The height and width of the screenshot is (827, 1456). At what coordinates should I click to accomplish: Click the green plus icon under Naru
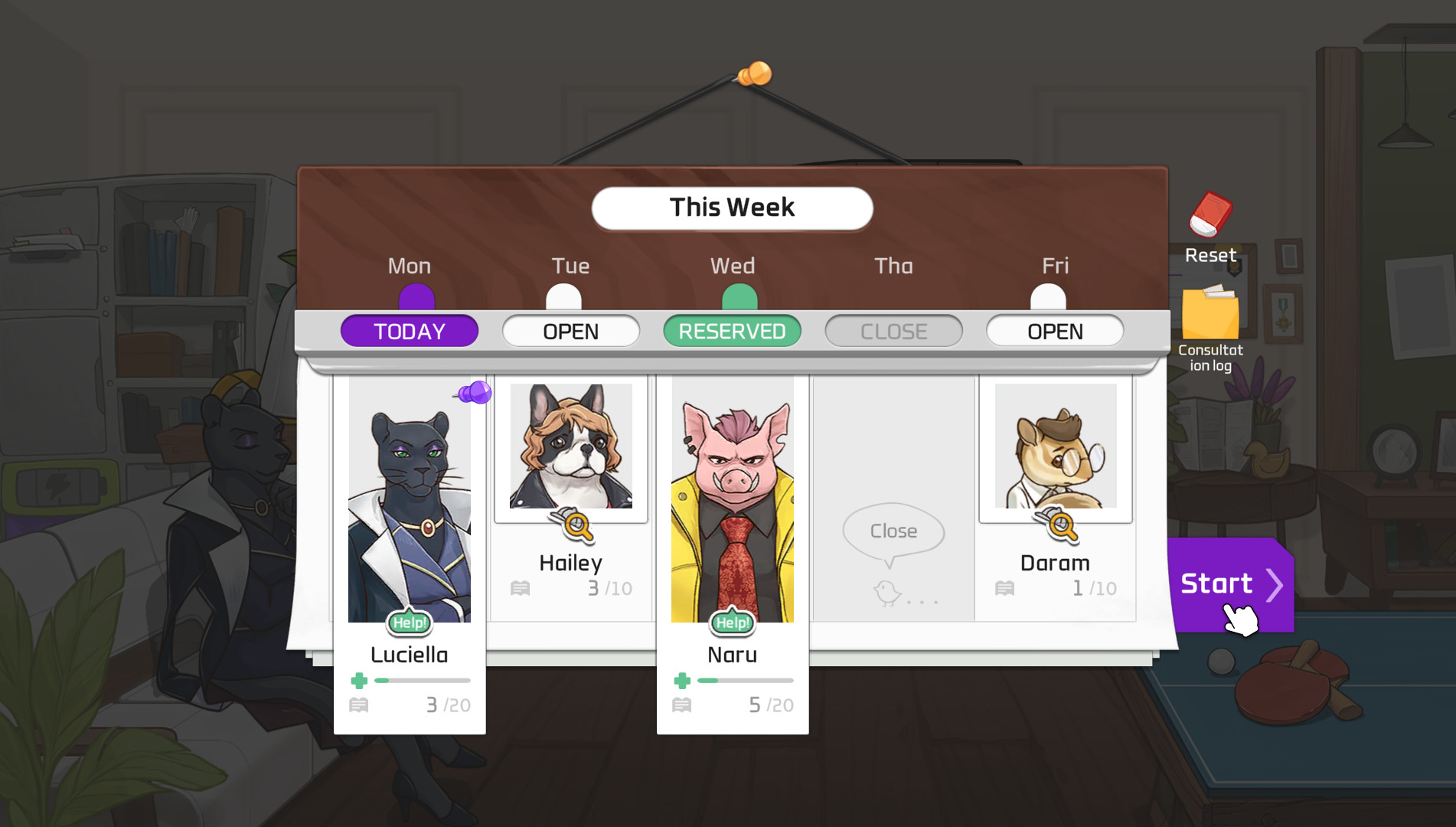pyautogui.click(x=681, y=678)
